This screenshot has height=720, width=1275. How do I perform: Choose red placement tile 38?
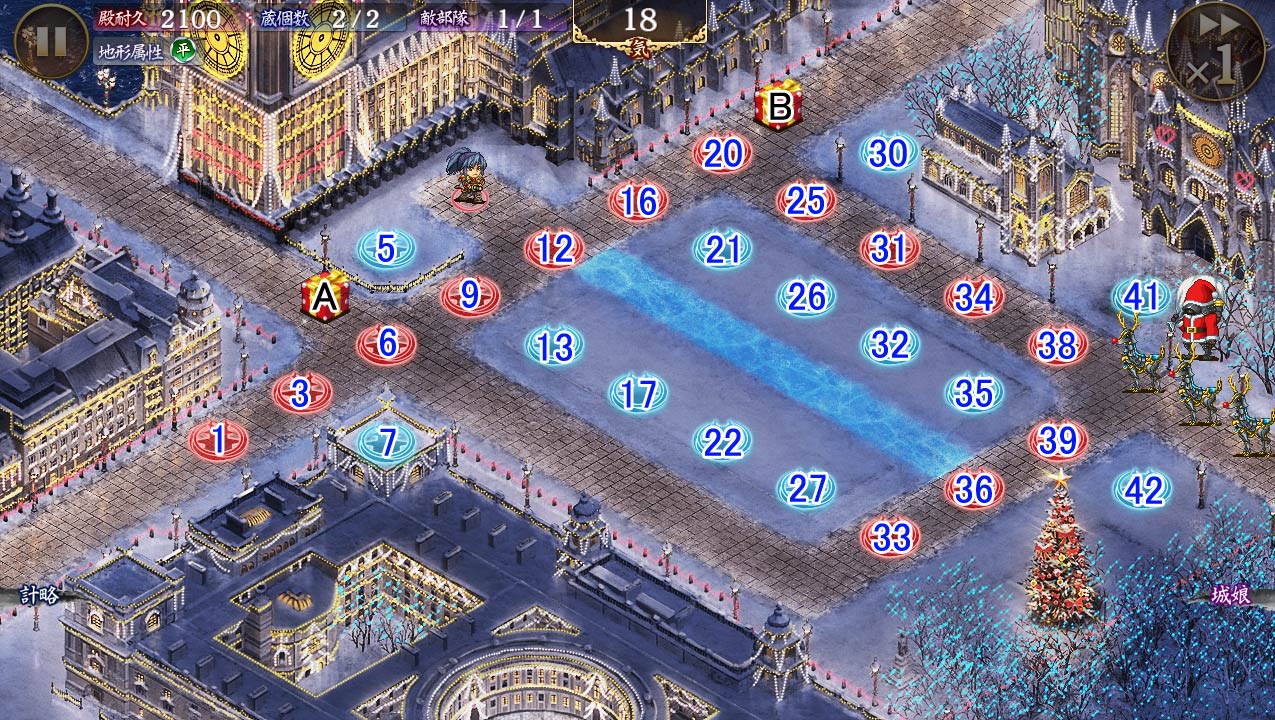[1058, 346]
